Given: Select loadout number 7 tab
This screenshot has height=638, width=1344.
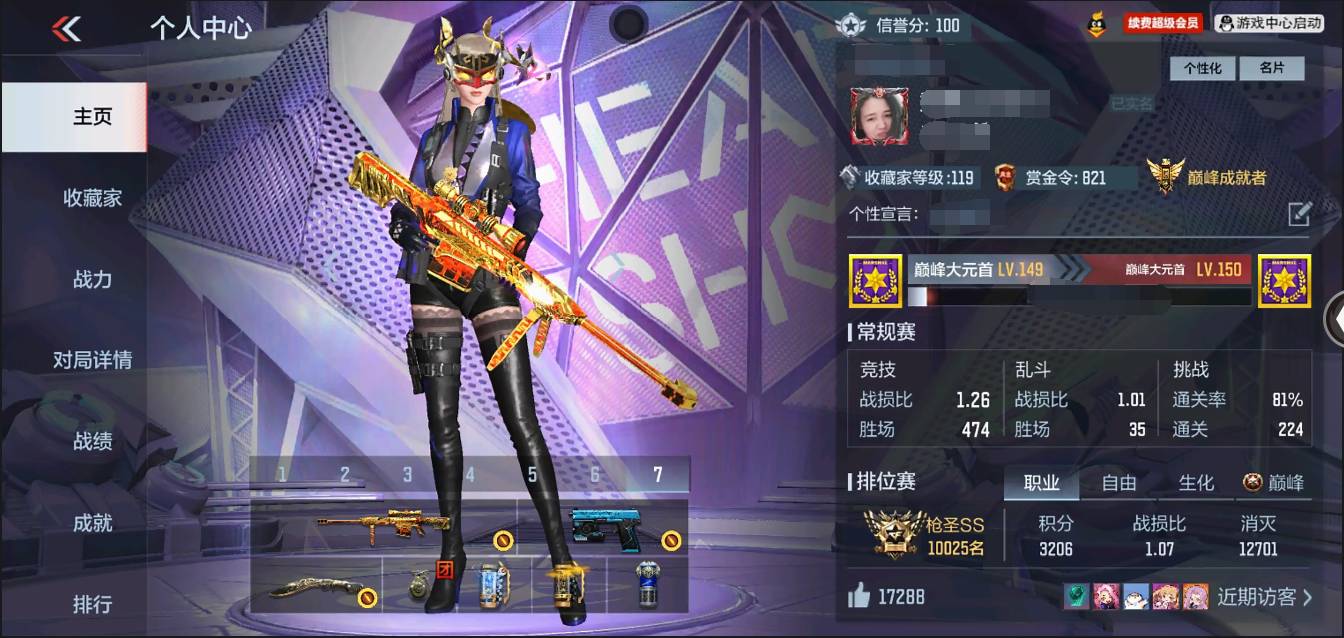Looking at the screenshot, I should [x=657, y=475].
